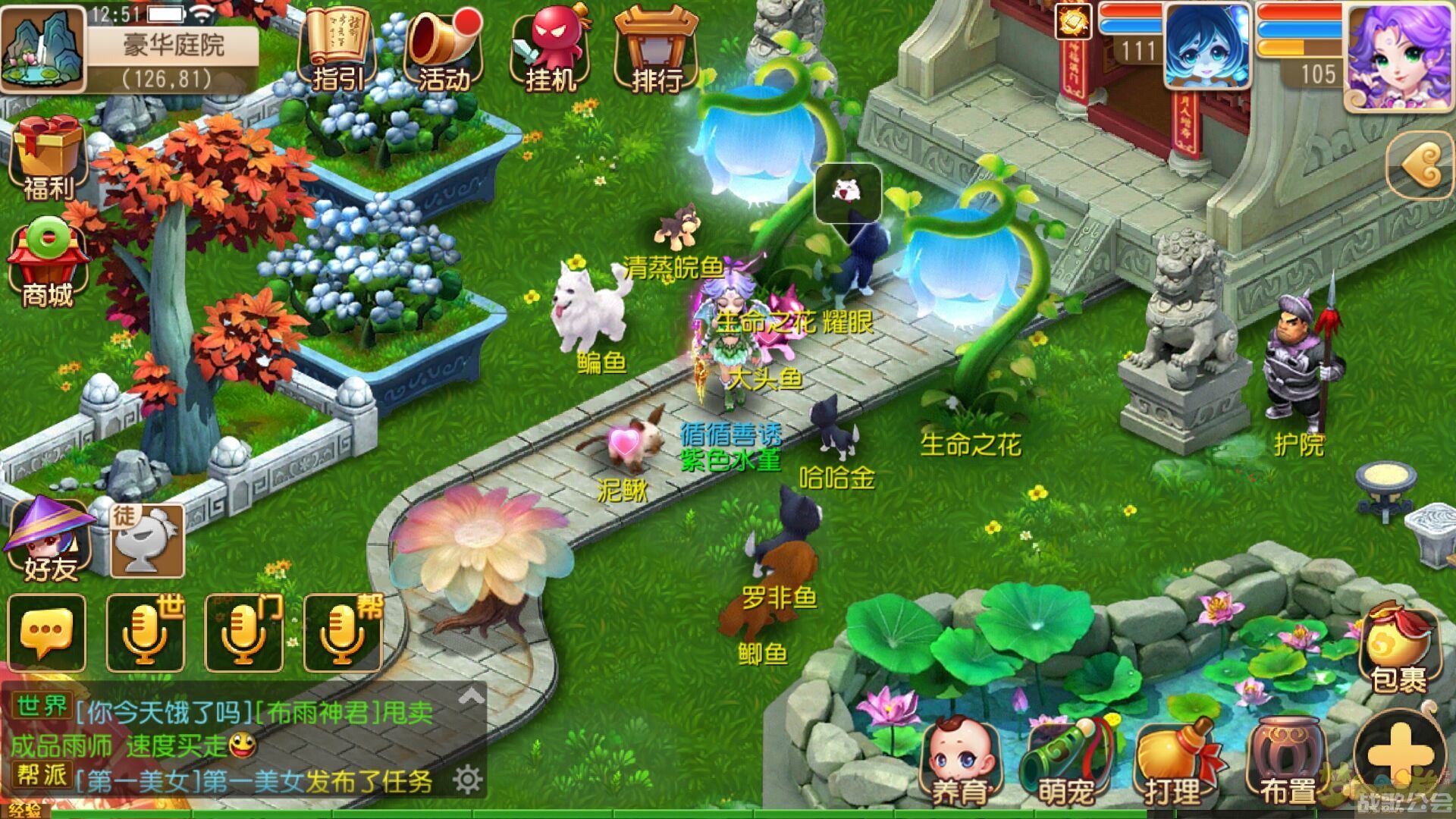Click the 豪华庭院 minimap location panel
Image resolution: width=1456 pixels, height=819 pixels.
point(173,57)
